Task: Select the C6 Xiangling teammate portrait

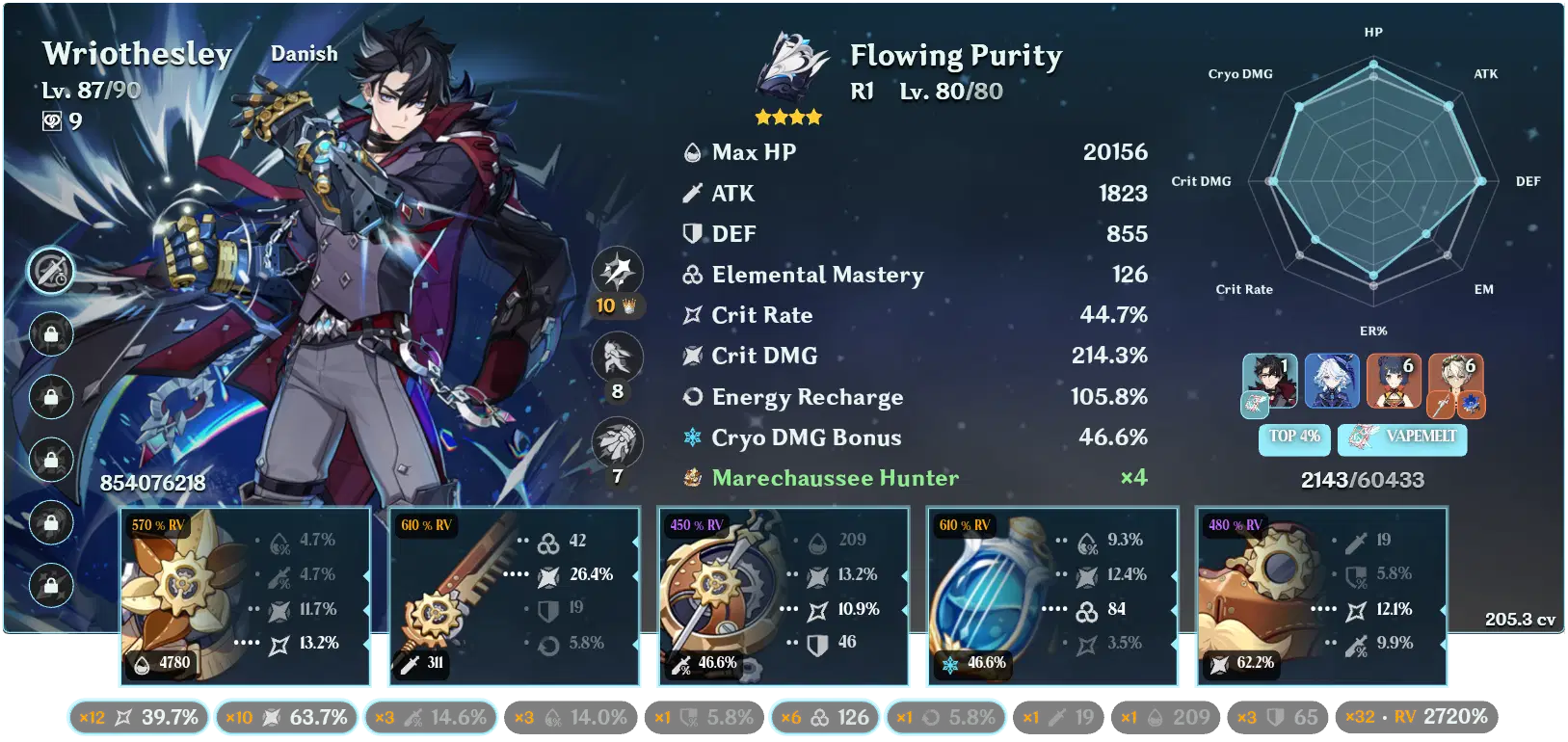Action: pos(1395,382)
